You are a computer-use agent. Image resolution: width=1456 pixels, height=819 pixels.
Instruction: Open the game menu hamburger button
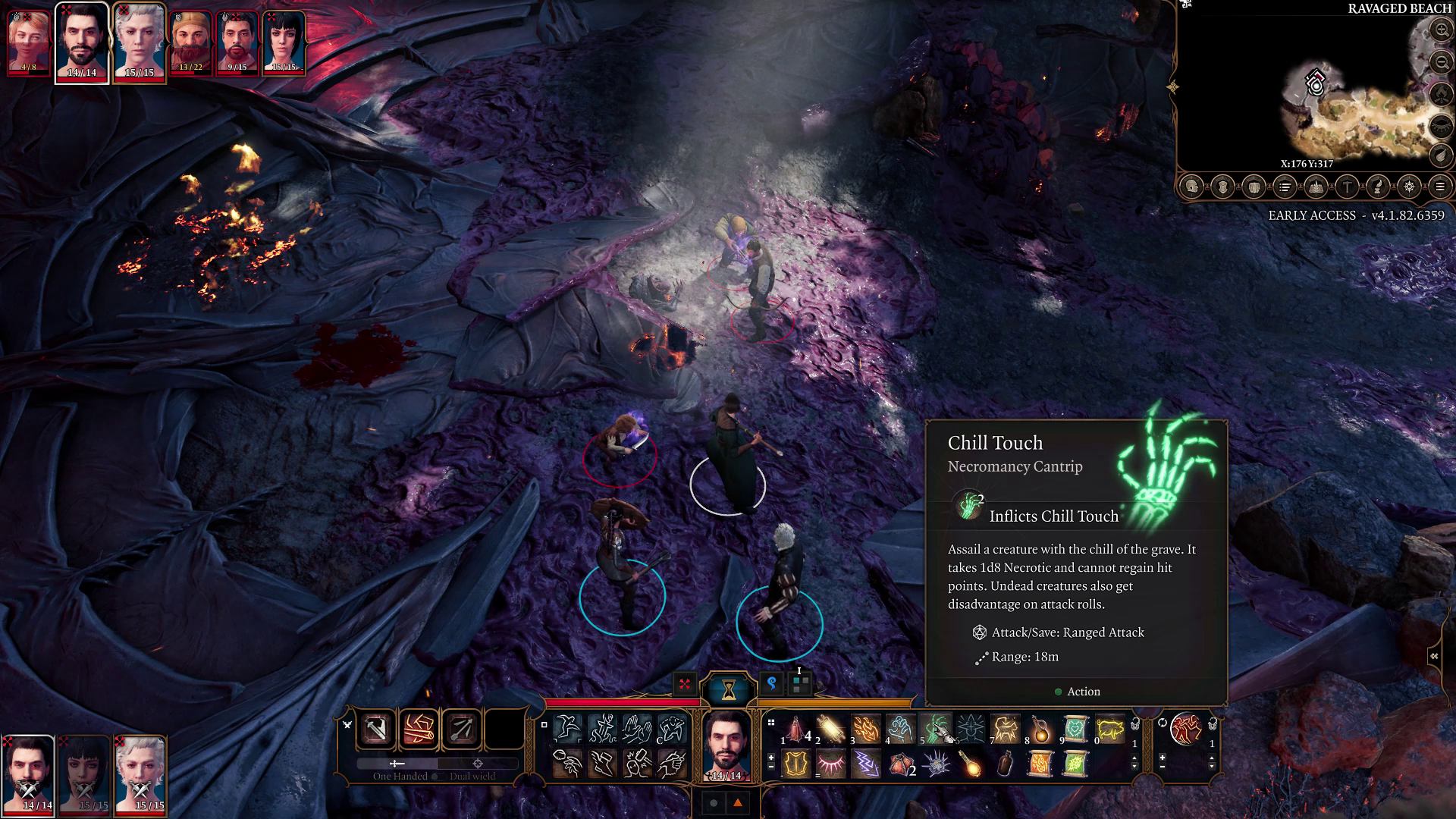[x=1439, y=187]
